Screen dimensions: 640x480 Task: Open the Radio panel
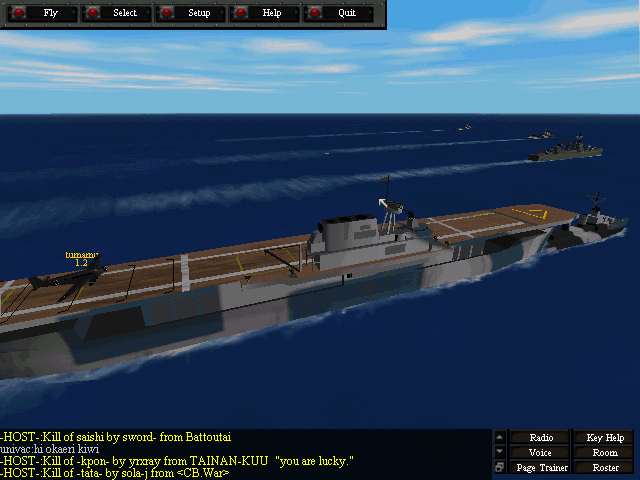tap(540, 438)
